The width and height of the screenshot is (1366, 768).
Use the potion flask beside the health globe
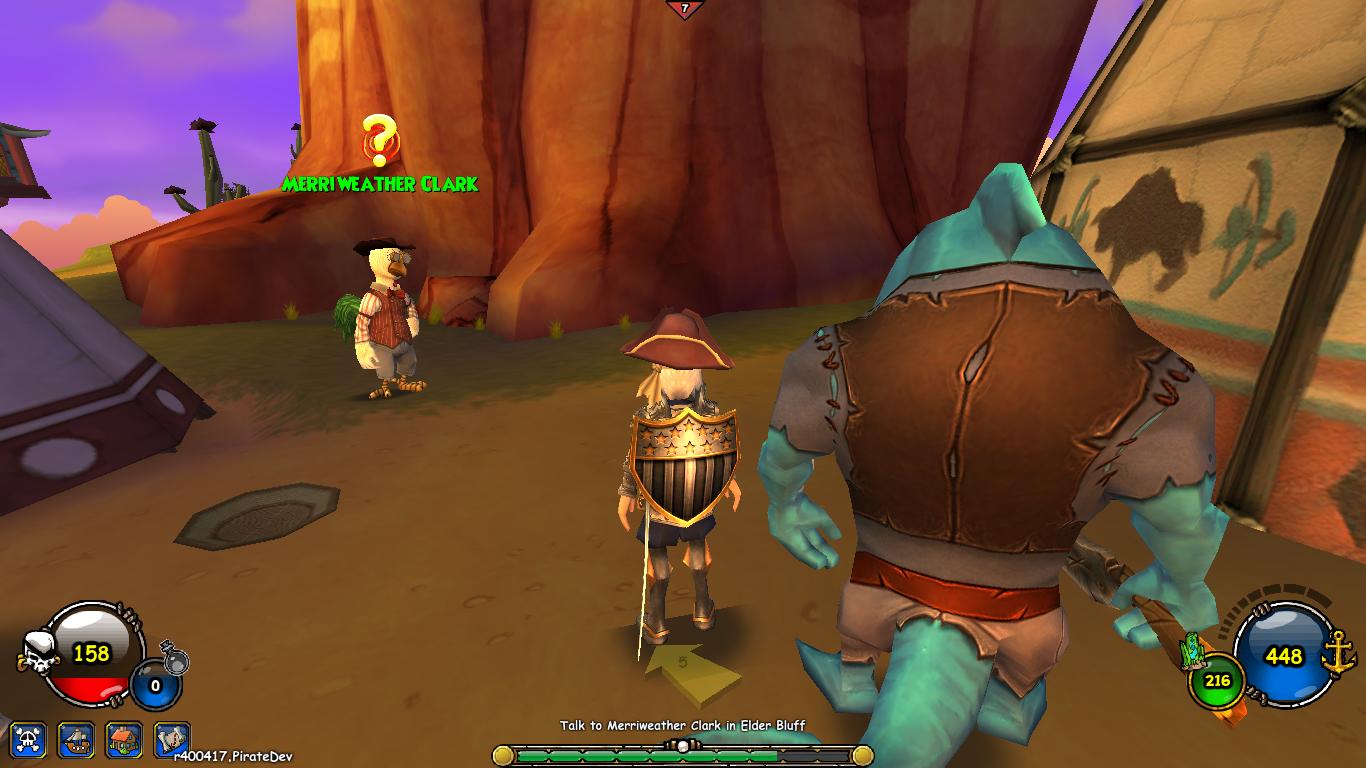pyautogui.click(x=175, y=660)
